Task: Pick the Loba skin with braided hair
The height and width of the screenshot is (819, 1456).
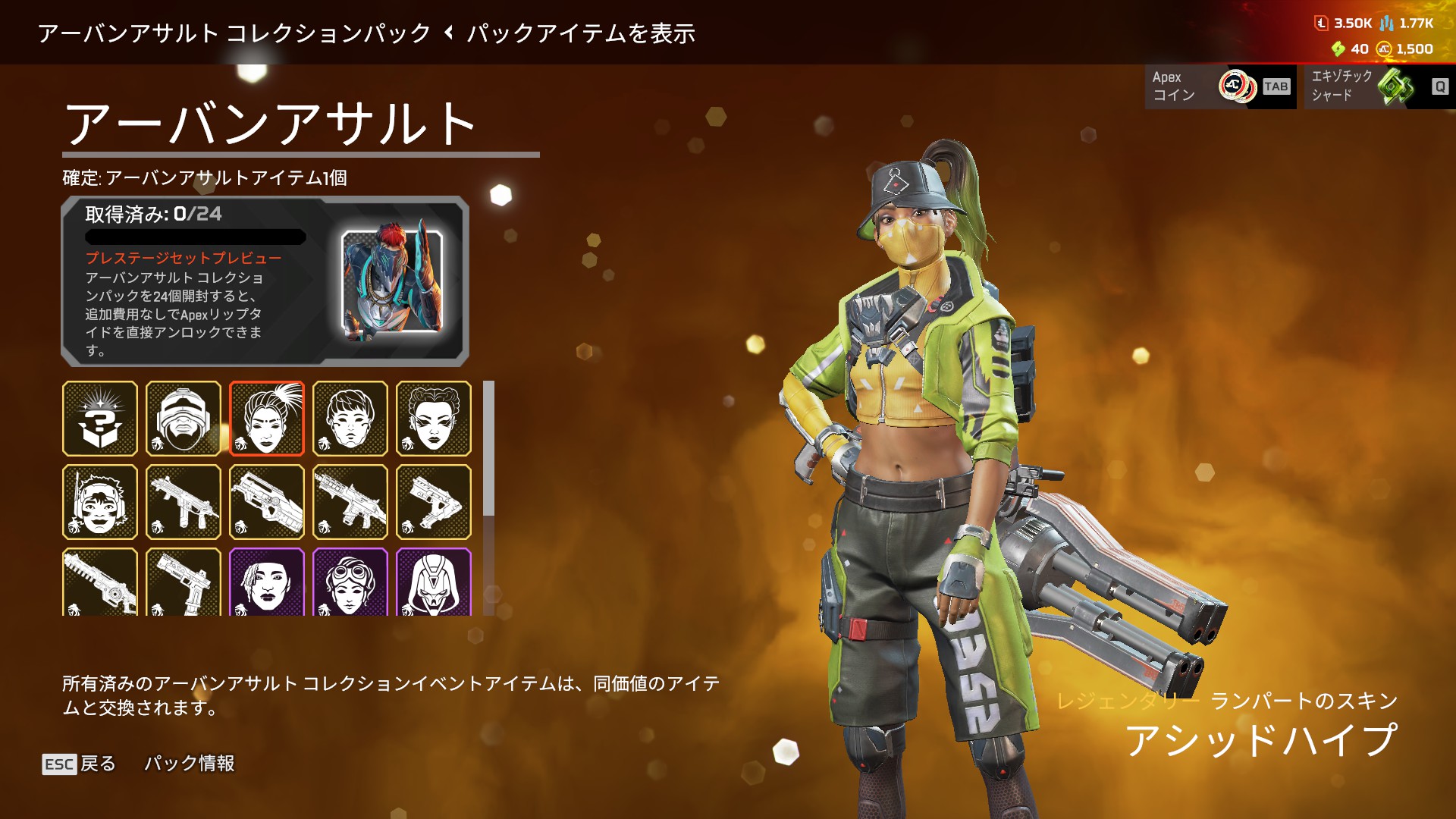Action: (434, 419)
